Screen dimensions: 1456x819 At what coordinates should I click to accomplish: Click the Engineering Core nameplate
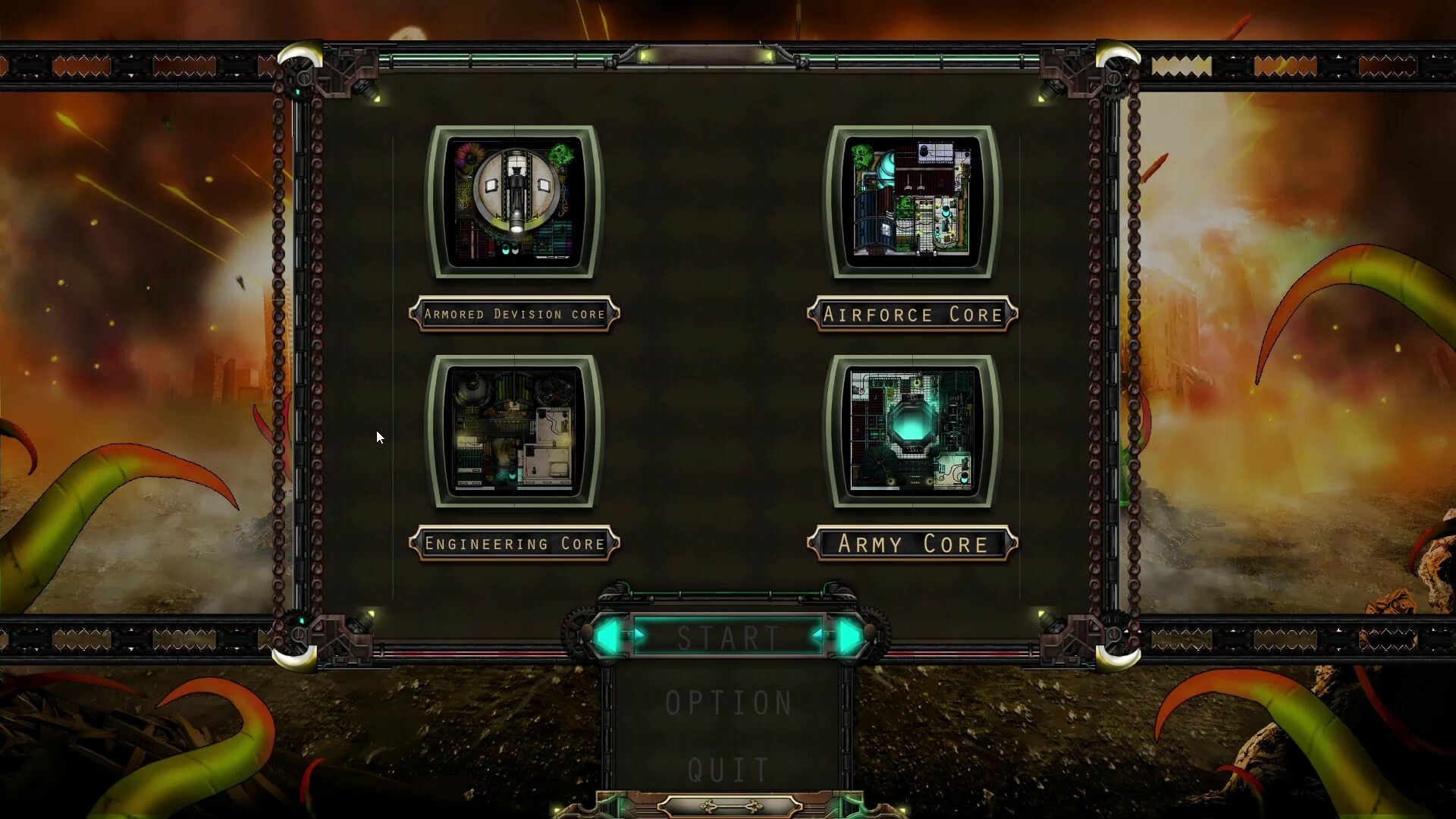click(516, 543)
